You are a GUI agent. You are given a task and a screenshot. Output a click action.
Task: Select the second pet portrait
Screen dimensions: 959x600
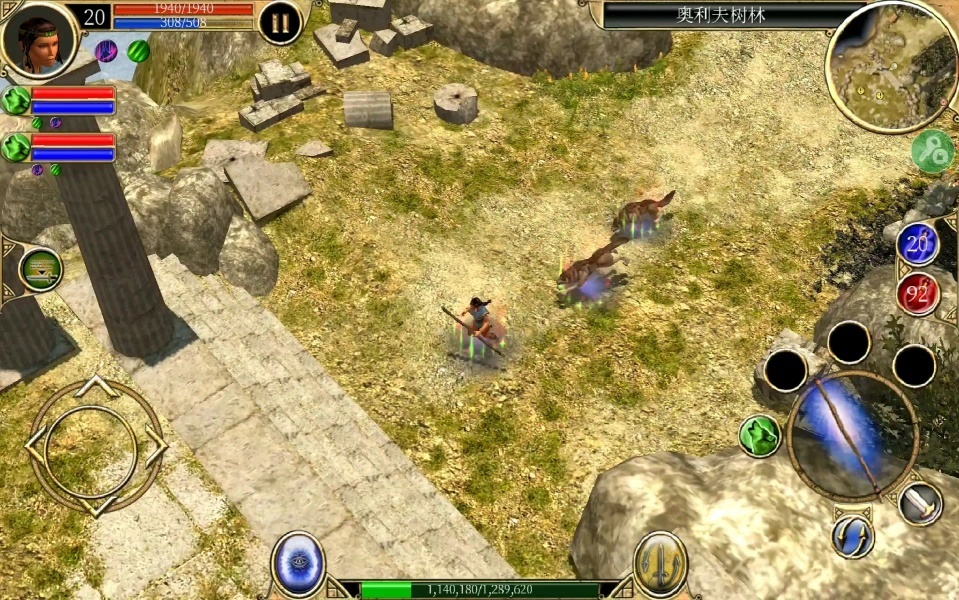coord(16,148)
